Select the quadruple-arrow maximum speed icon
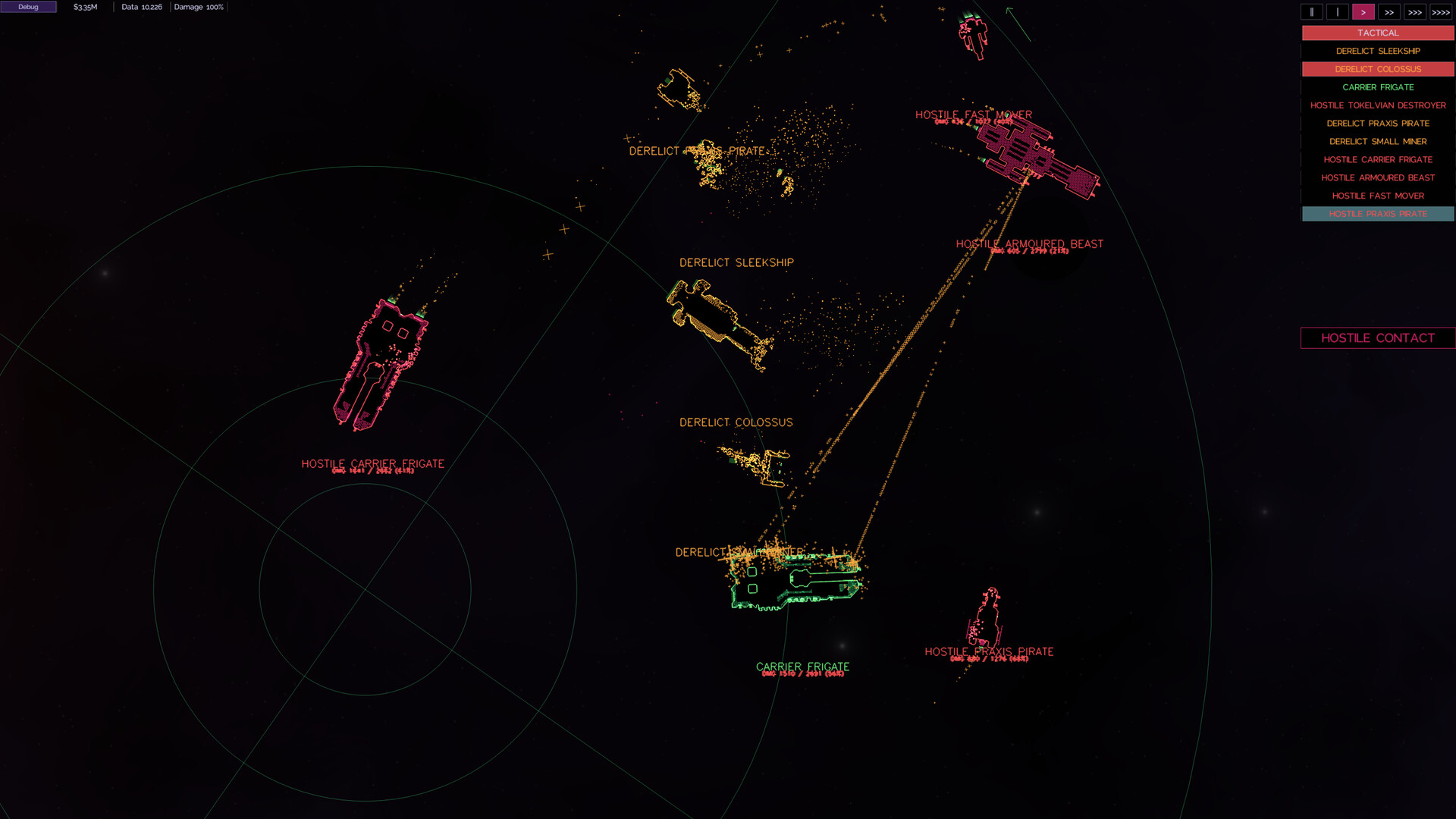1456x819 pixels. pos(1439,12)
